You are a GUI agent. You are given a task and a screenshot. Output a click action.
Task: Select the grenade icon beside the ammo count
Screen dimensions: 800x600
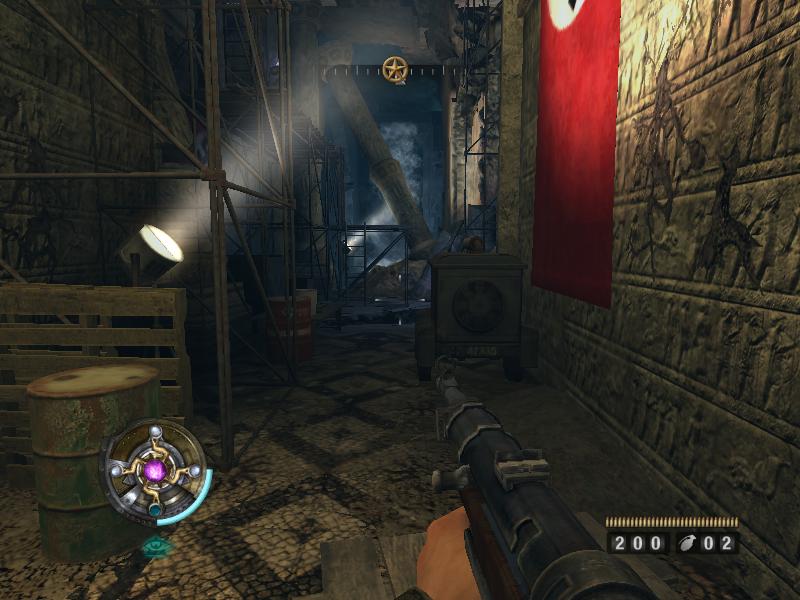pyautogui.click(x=687, y=545)
